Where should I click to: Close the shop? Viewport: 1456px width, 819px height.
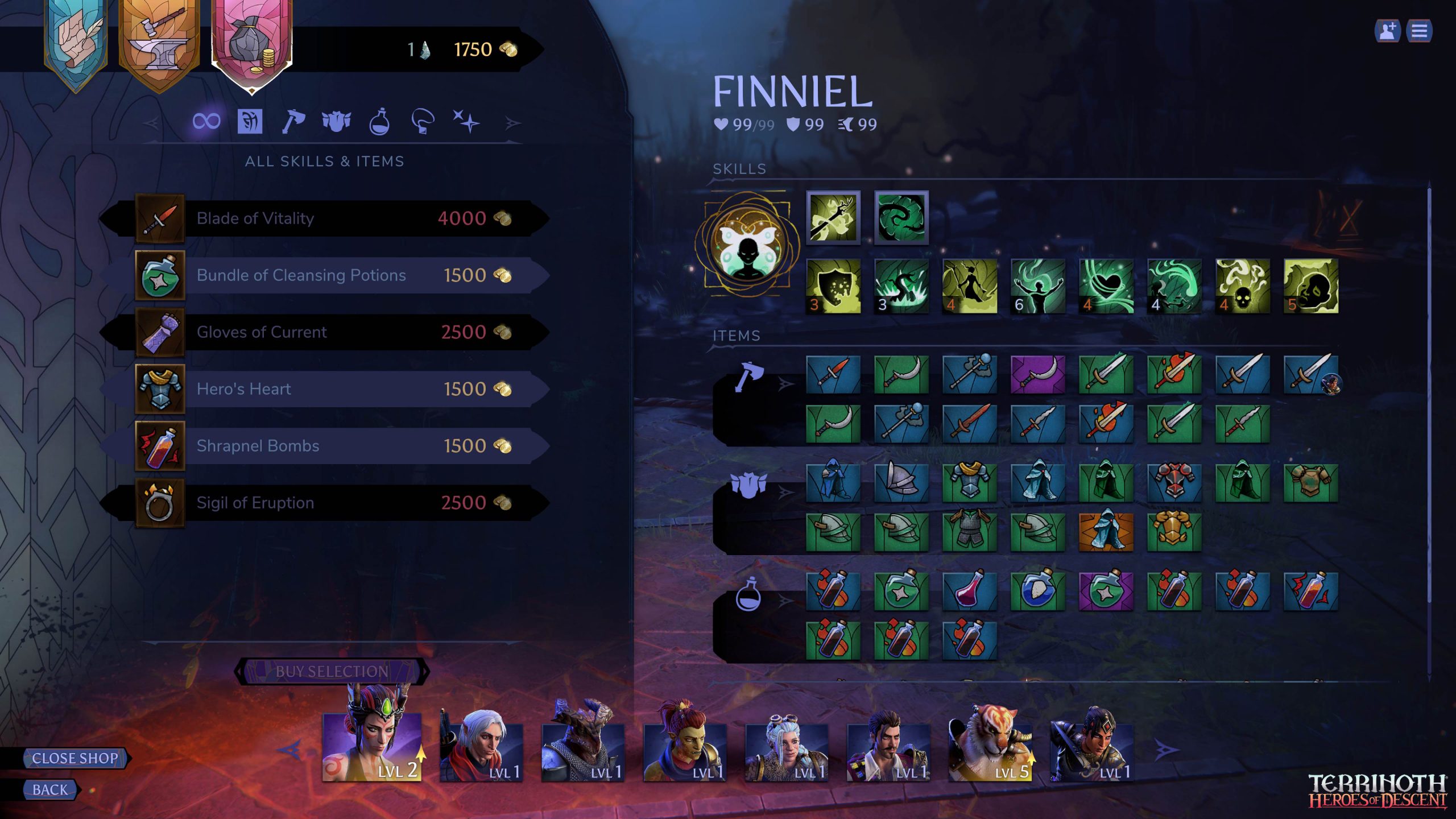click(x=75, y=758)
